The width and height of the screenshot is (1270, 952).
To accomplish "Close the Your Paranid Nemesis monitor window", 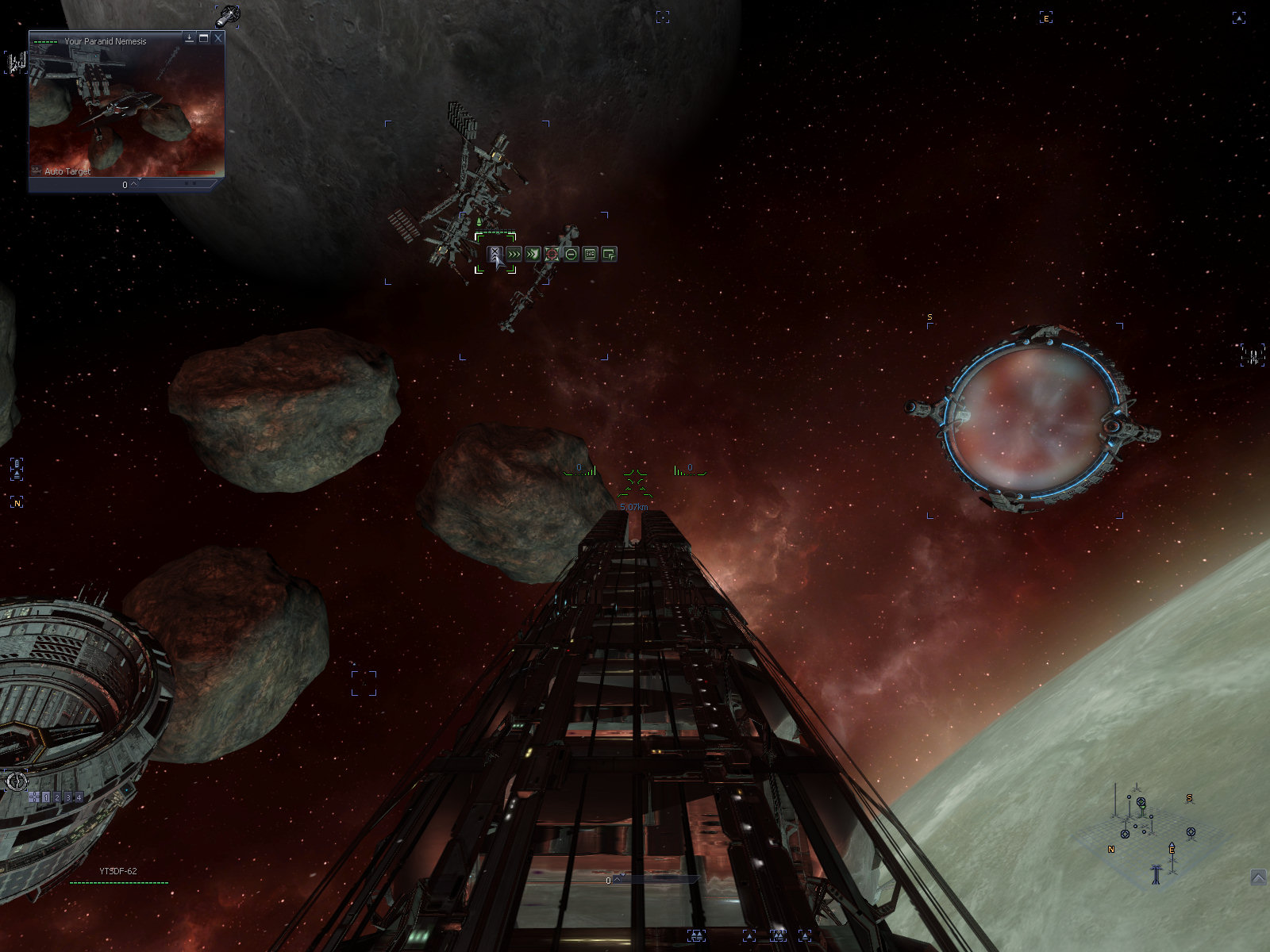I will click(x=218, y=38).
